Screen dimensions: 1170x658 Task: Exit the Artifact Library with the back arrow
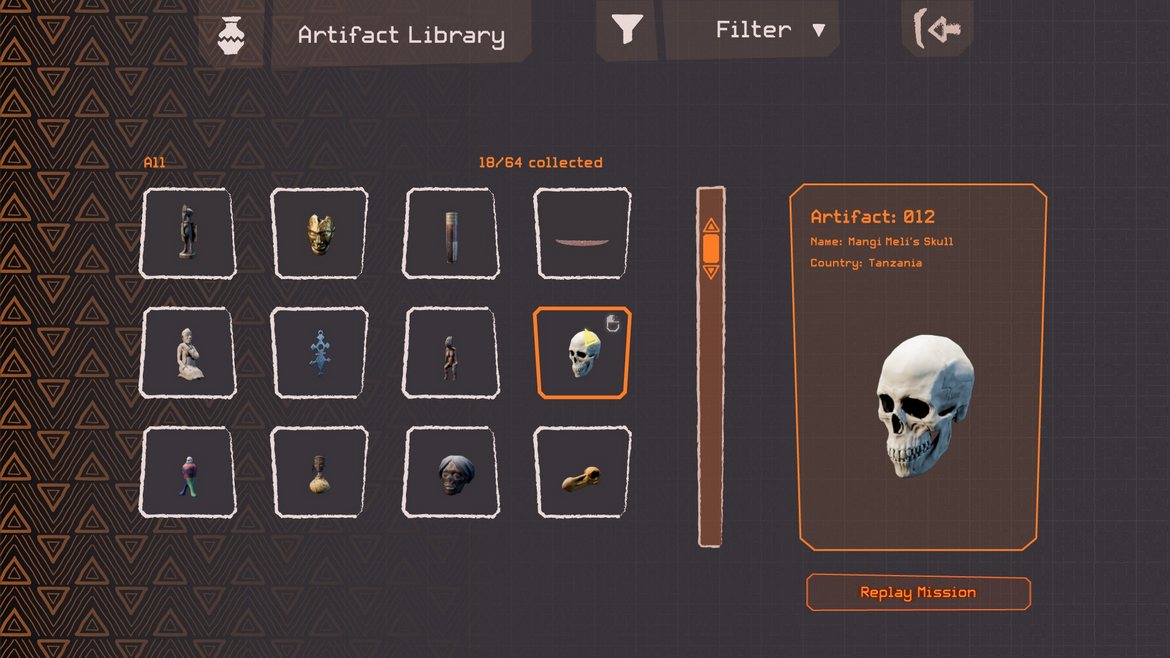coord(938,30)
